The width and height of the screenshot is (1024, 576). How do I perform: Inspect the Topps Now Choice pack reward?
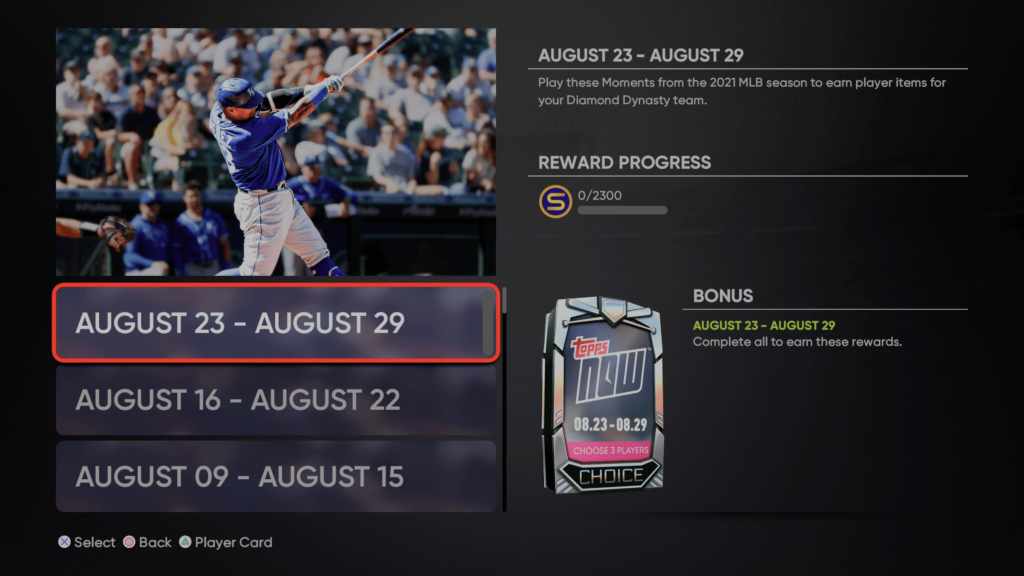[x=601, y=395]
